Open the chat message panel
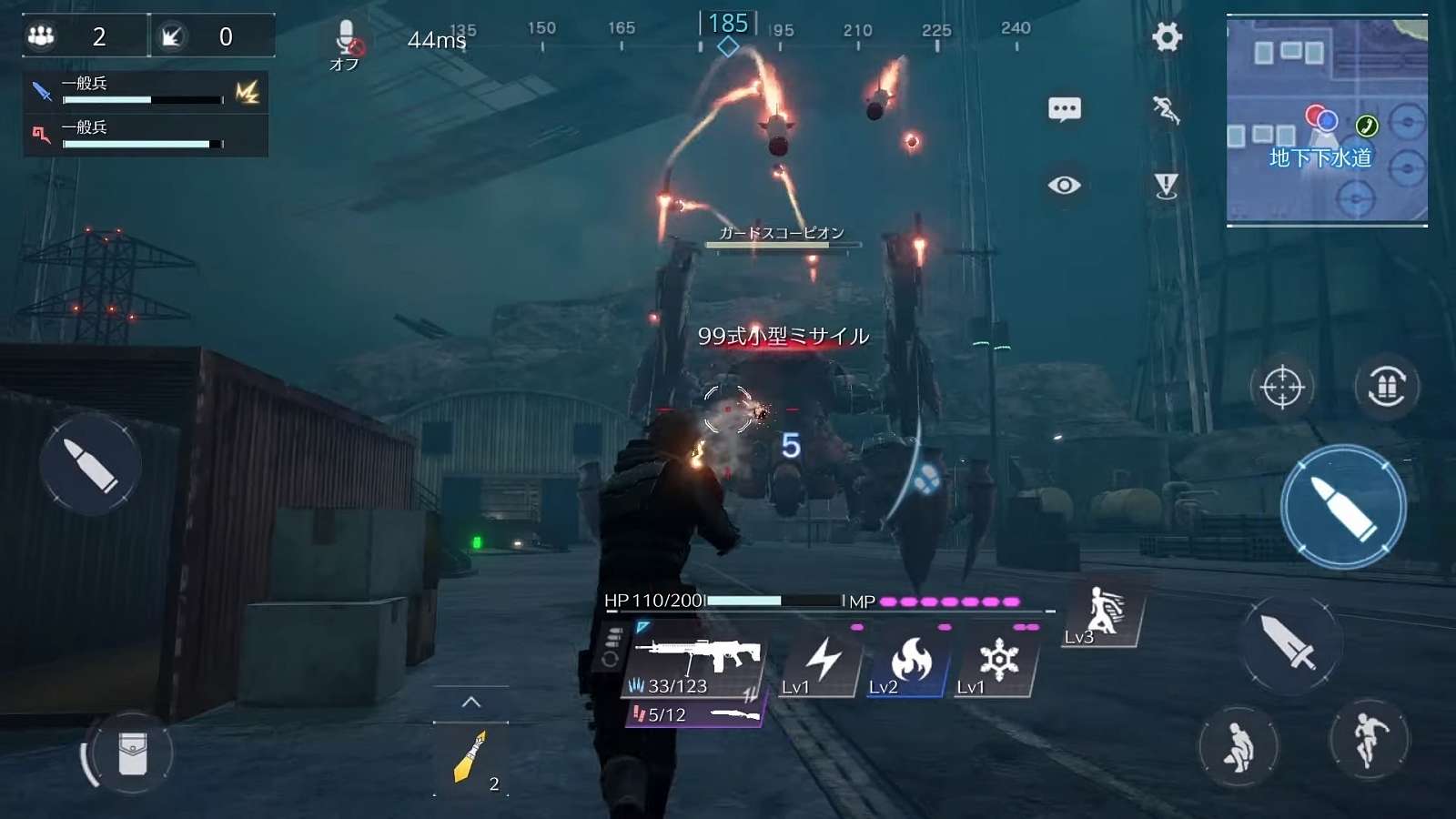Screen dimensions: 1456x819 (1064, 108)
